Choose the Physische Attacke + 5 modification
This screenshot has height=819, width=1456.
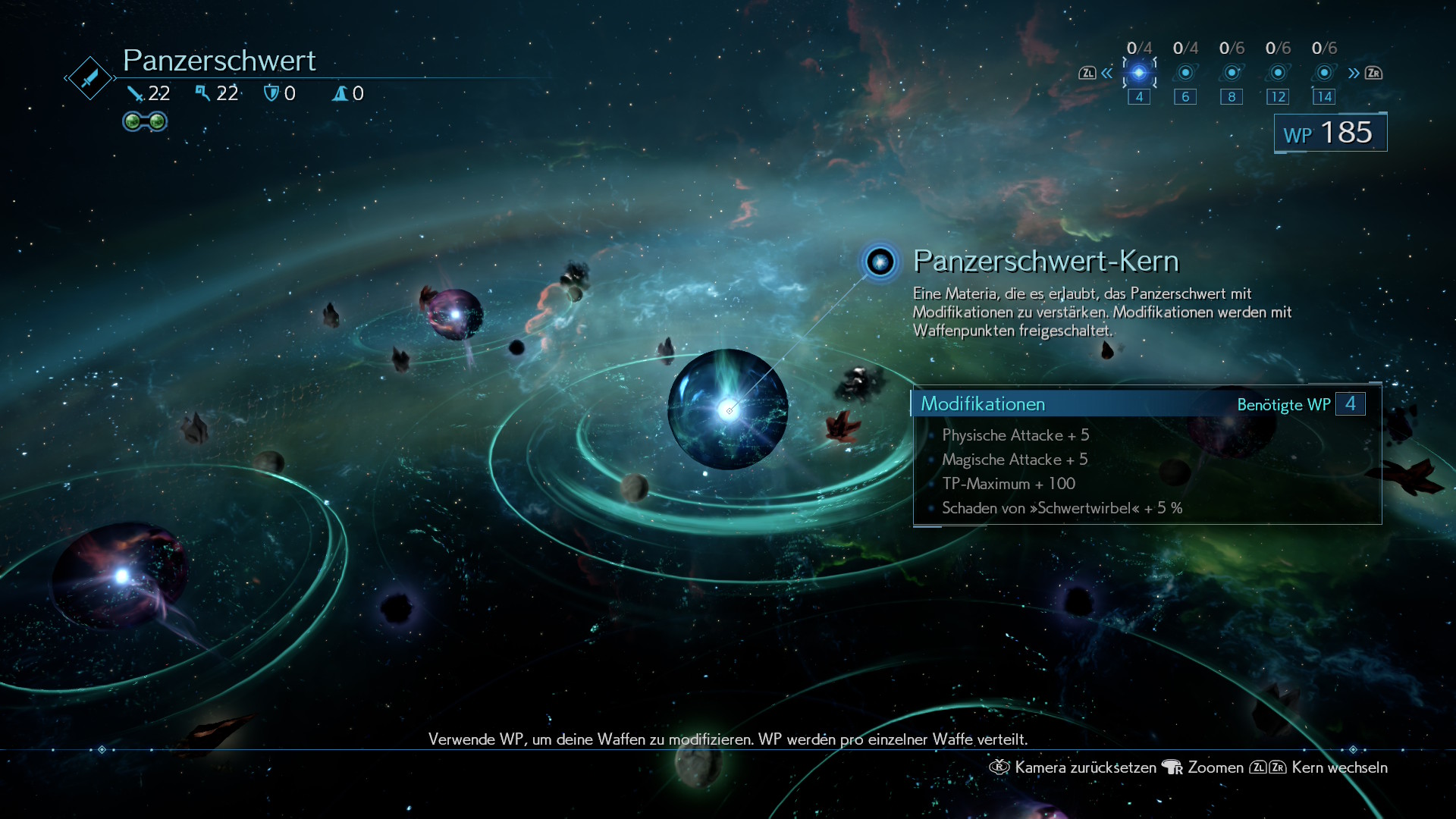(x=1015, y=435)
